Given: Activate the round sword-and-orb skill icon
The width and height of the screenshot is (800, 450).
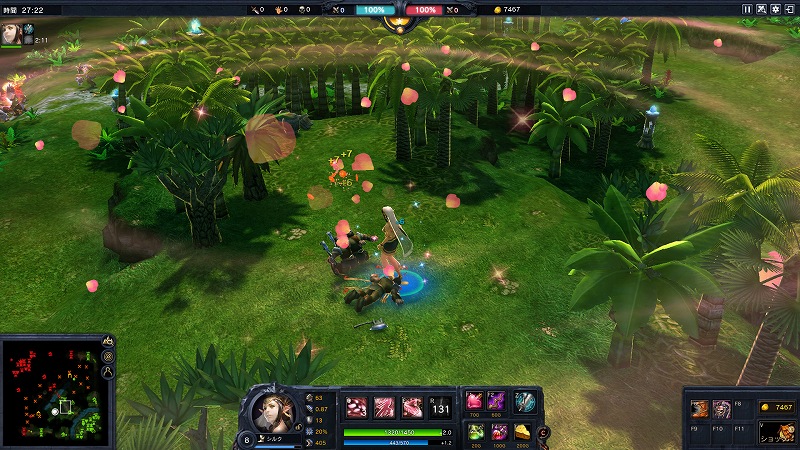Looking at the screenshot, I should tap(525, 402).
